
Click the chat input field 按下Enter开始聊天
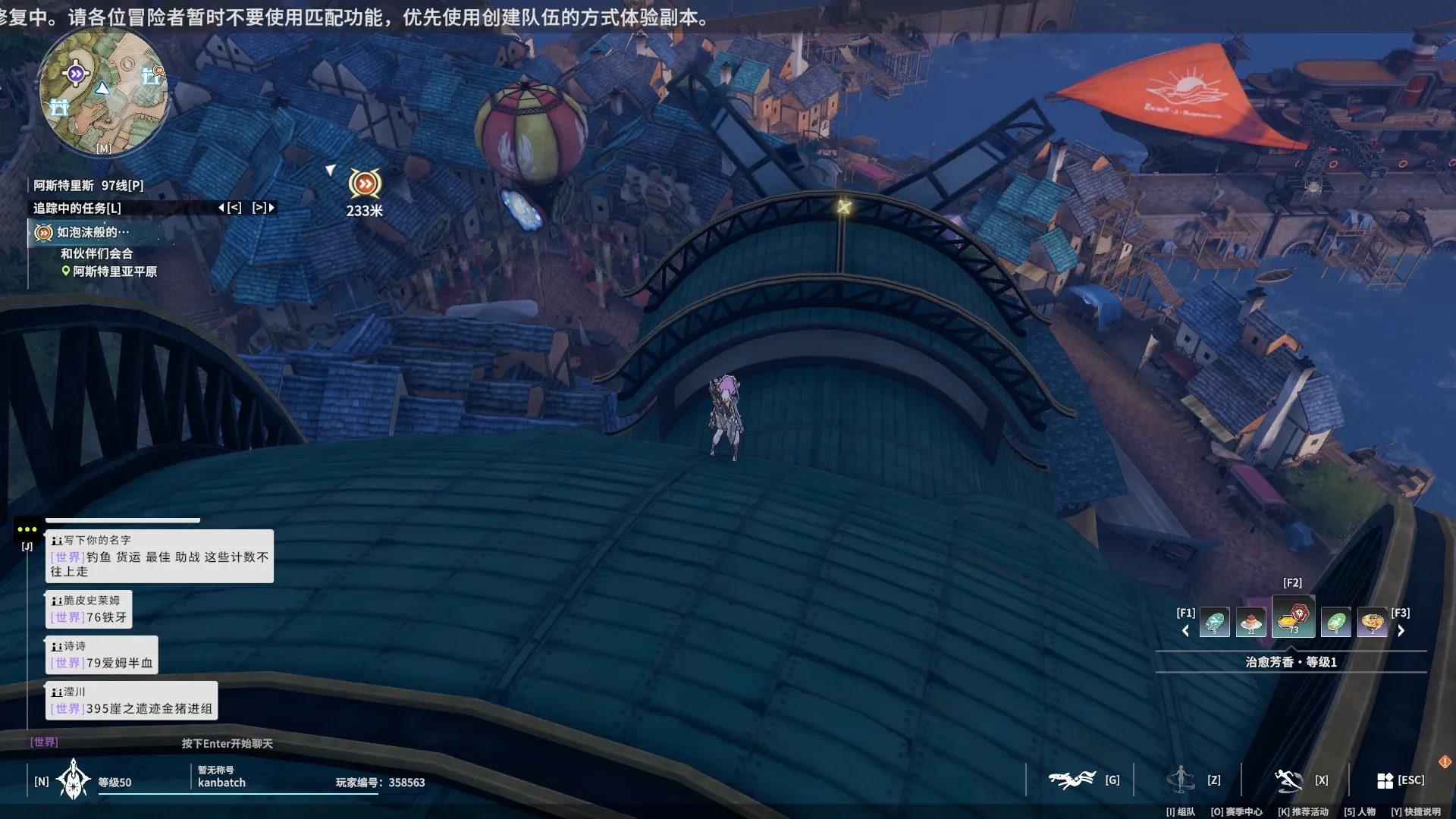tap(227, 743)
